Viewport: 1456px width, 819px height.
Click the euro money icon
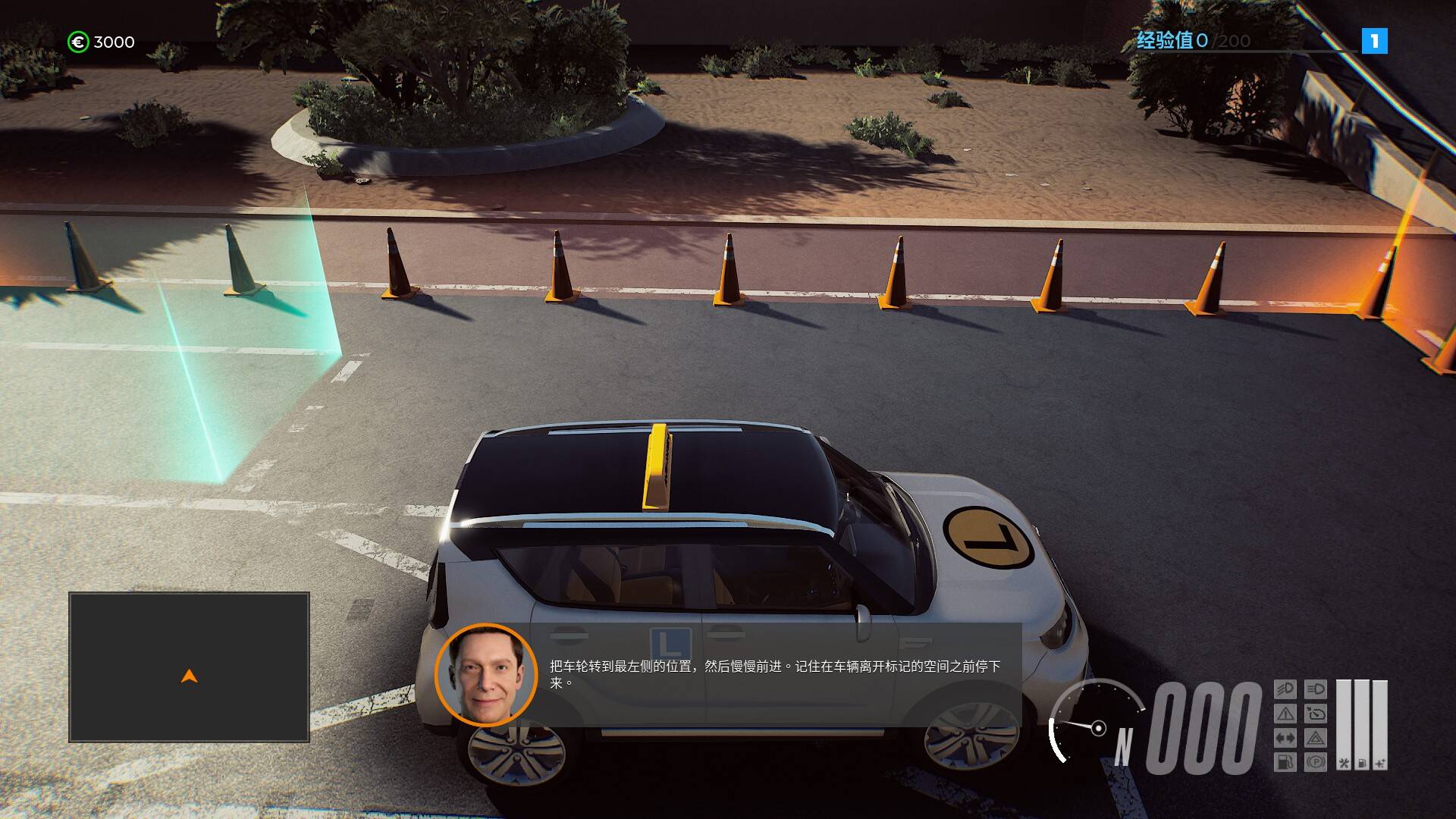coord(78,42)
